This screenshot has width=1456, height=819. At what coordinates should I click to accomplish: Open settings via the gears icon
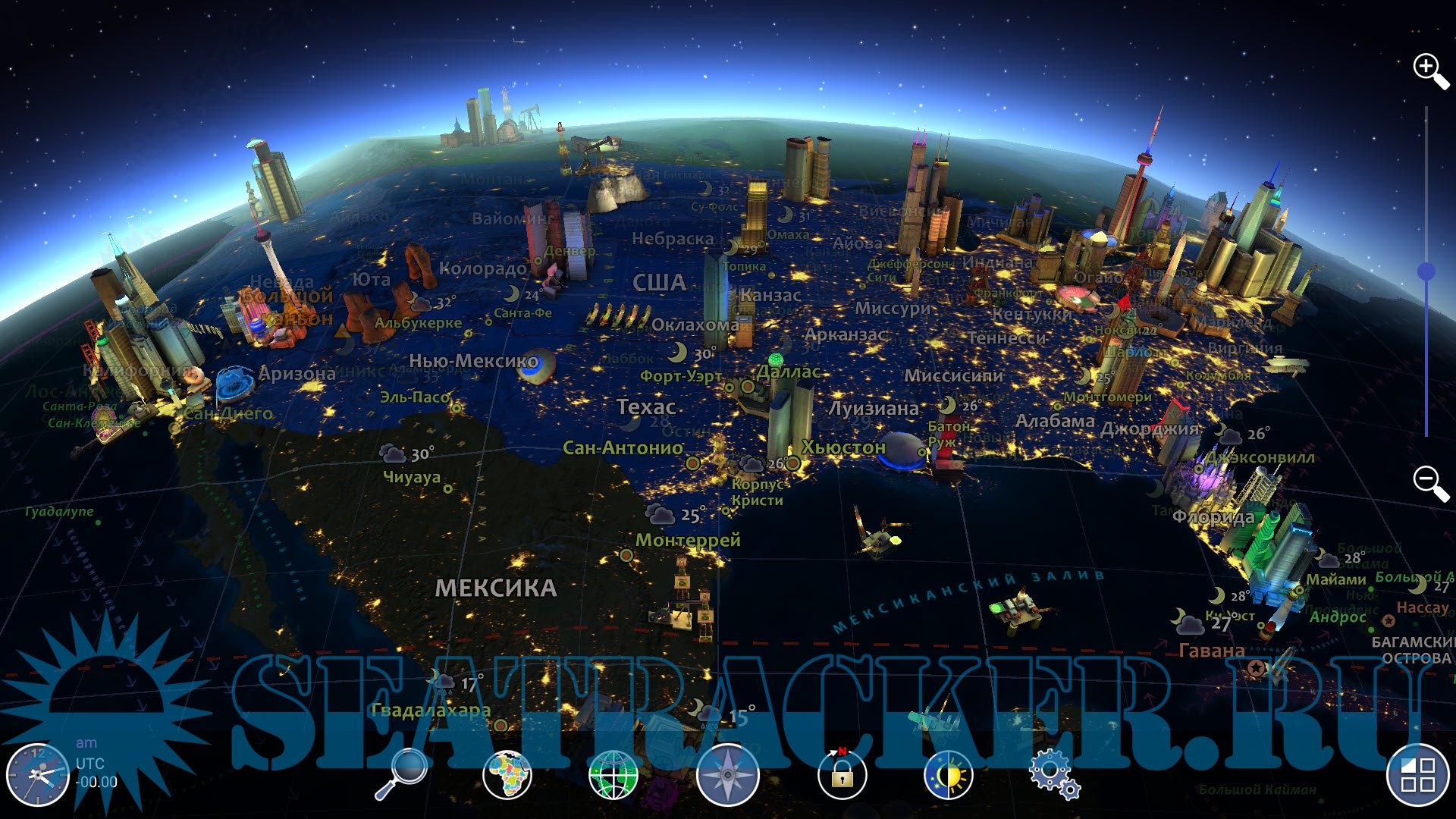pyautogui.click(x=1054, y=774)
